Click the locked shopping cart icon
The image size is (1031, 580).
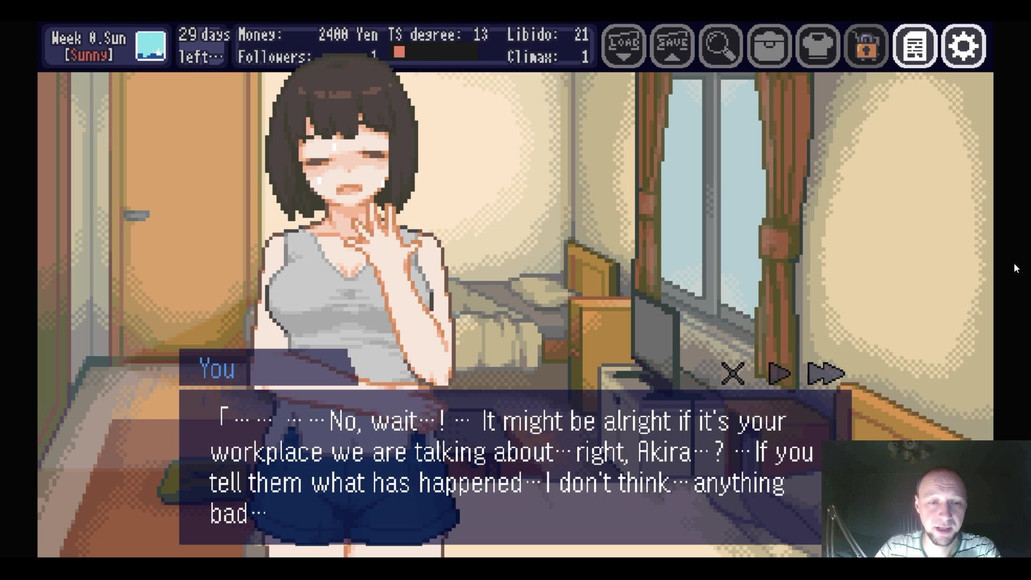866,46
